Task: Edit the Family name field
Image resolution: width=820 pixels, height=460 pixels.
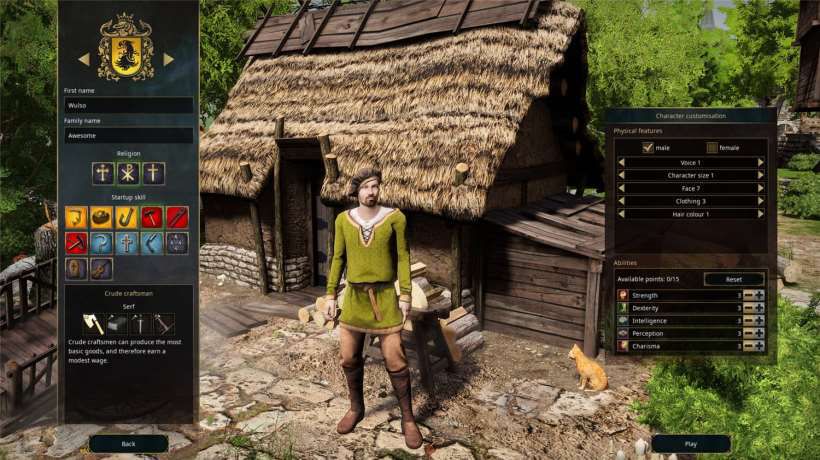Action: click(x=128, y=135)
